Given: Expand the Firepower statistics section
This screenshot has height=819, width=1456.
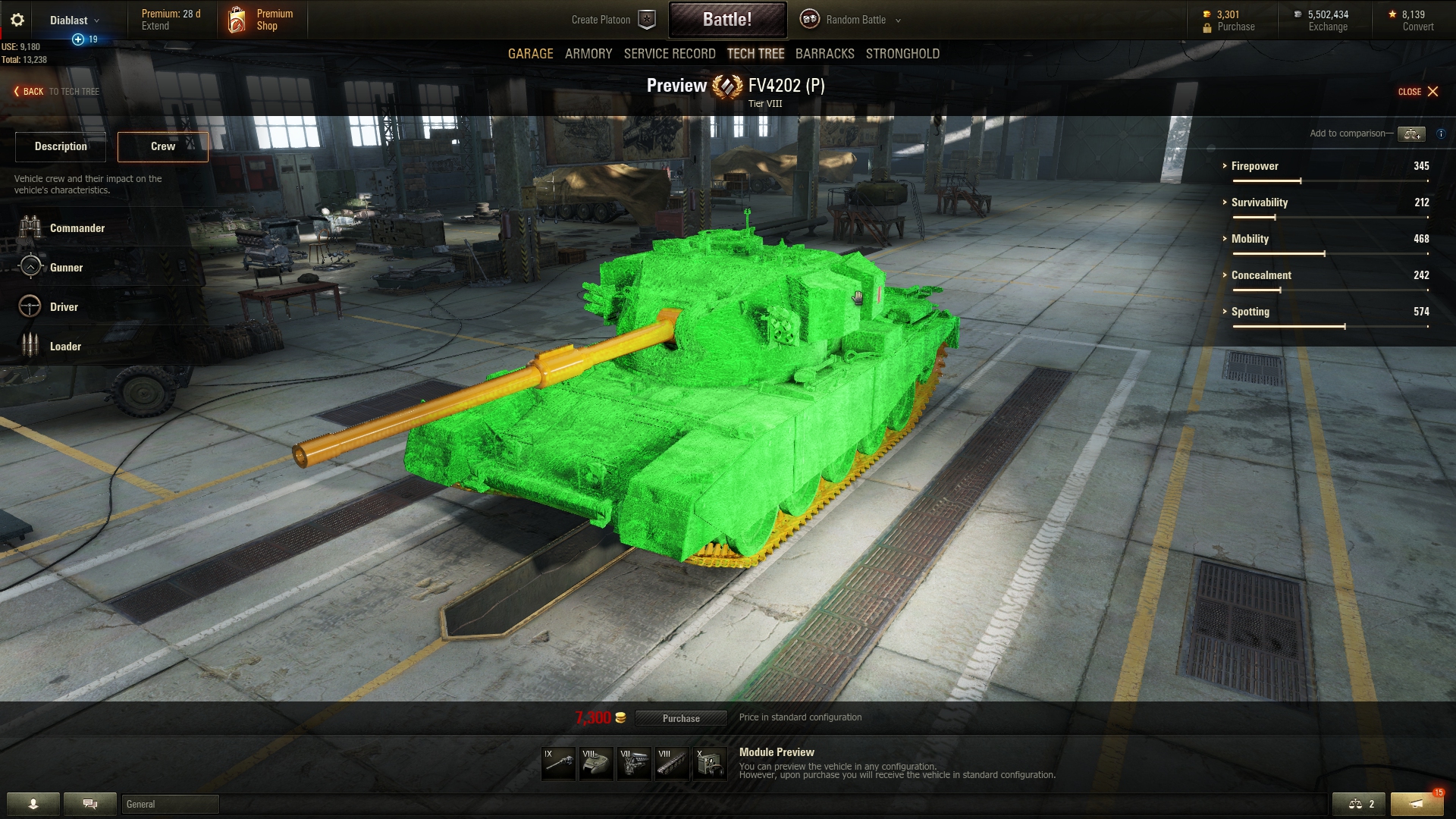Looking at the screenshot, I should click(1255, 166).
